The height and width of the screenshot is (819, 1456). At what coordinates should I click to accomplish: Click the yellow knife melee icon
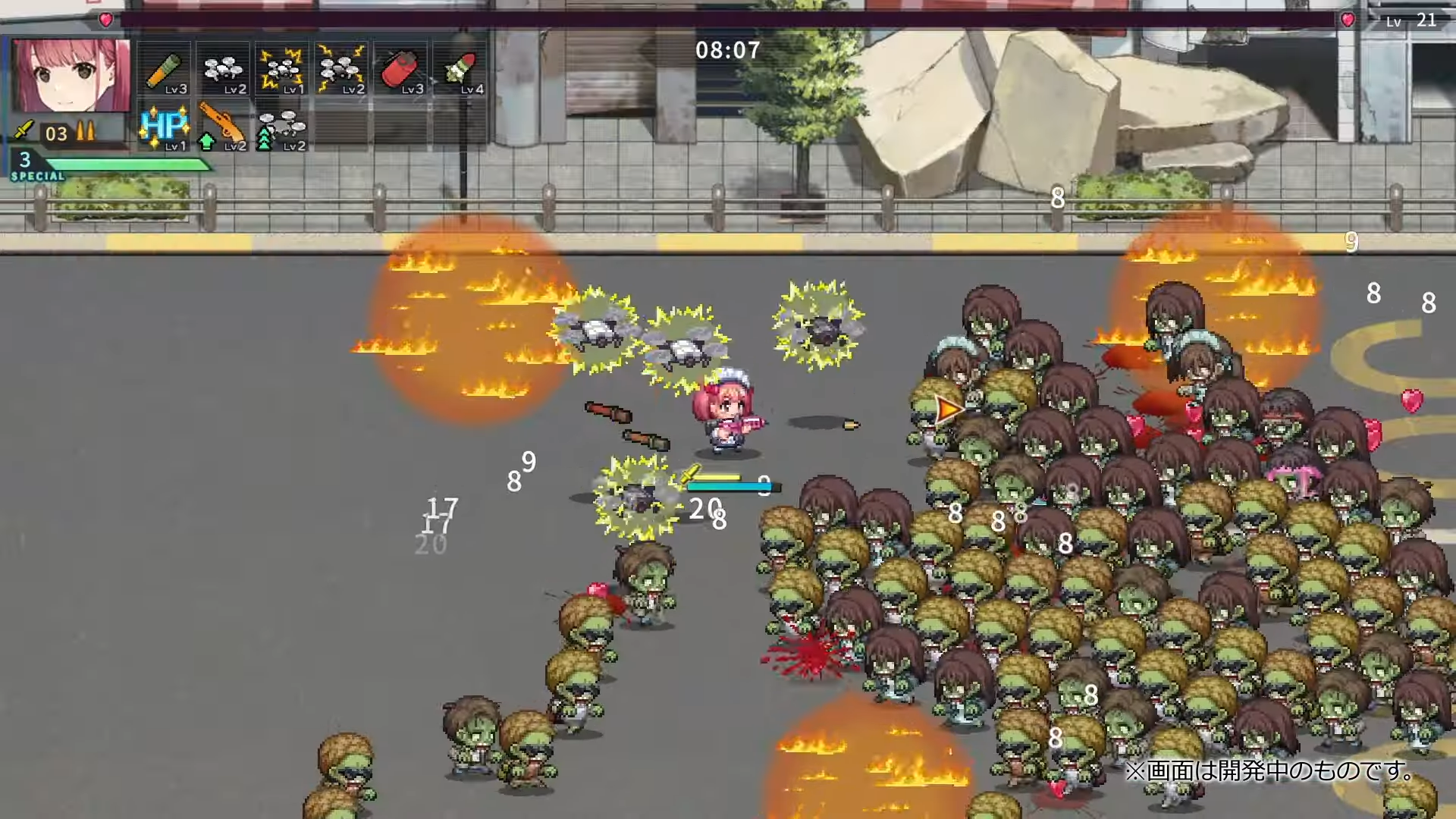pyautogui.click(x=24, y=130)
